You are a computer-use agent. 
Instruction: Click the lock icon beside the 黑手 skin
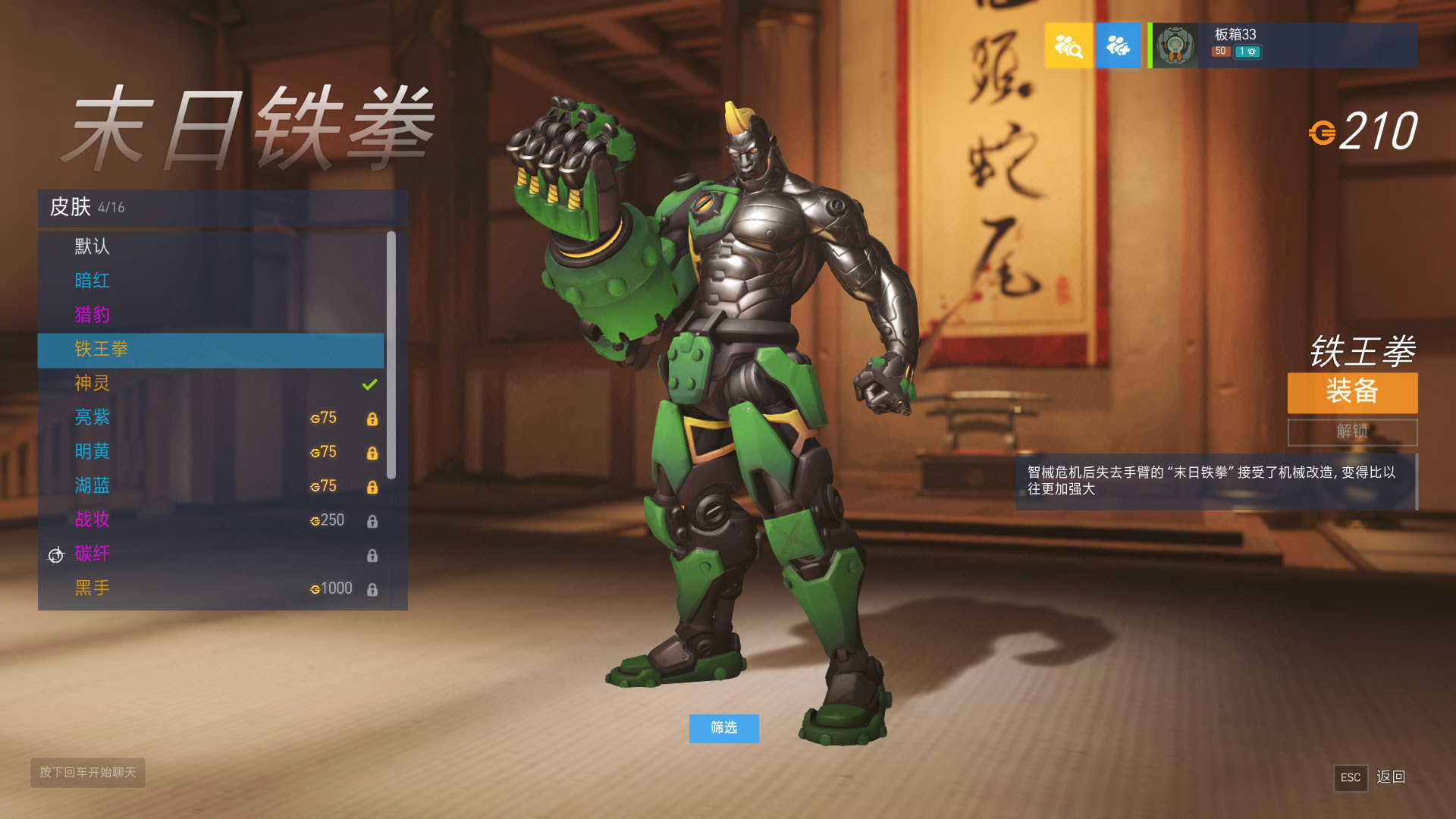372,589
